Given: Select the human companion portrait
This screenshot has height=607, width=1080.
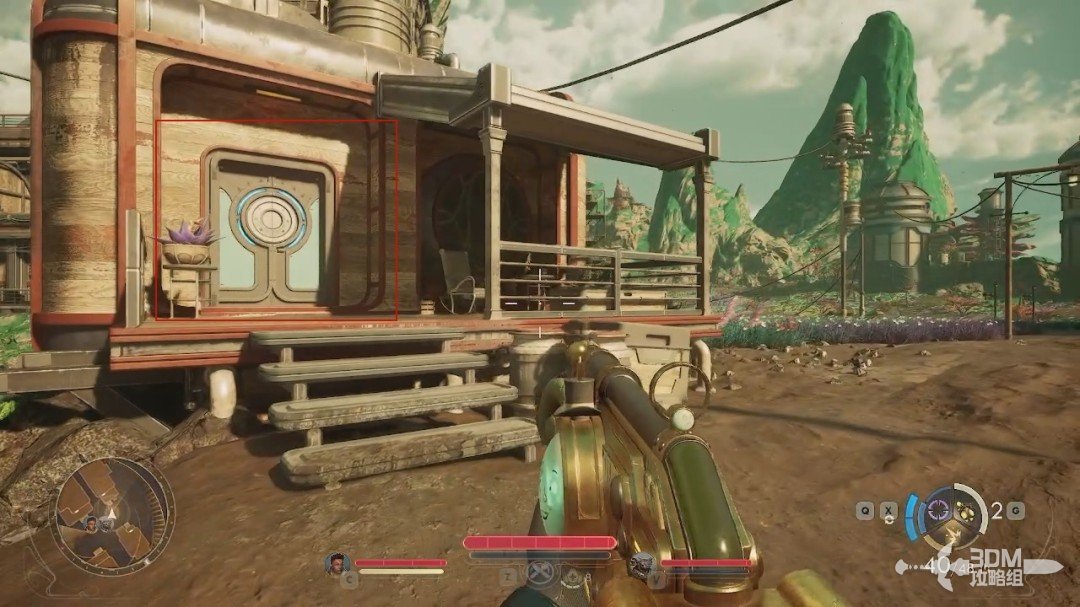Looking at the screenshot, I should click(336, 563).
